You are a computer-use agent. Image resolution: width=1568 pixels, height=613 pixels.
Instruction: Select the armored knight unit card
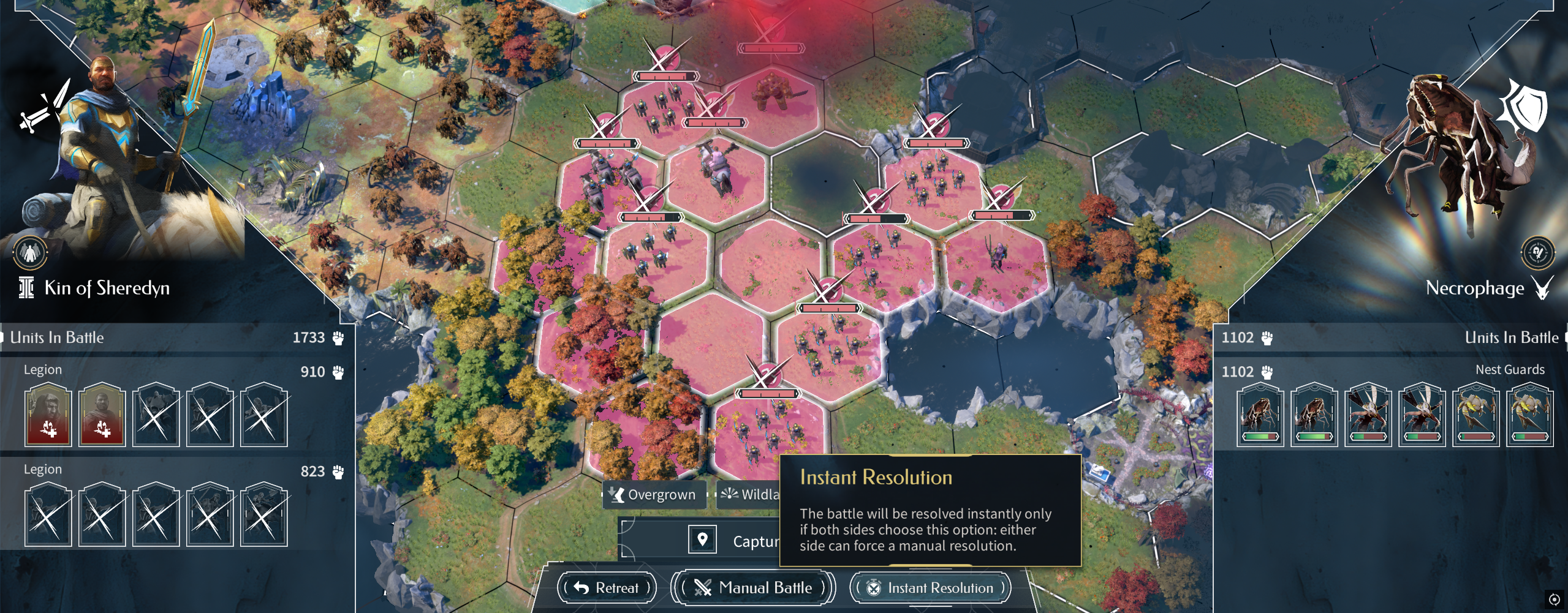pos(156,415)
